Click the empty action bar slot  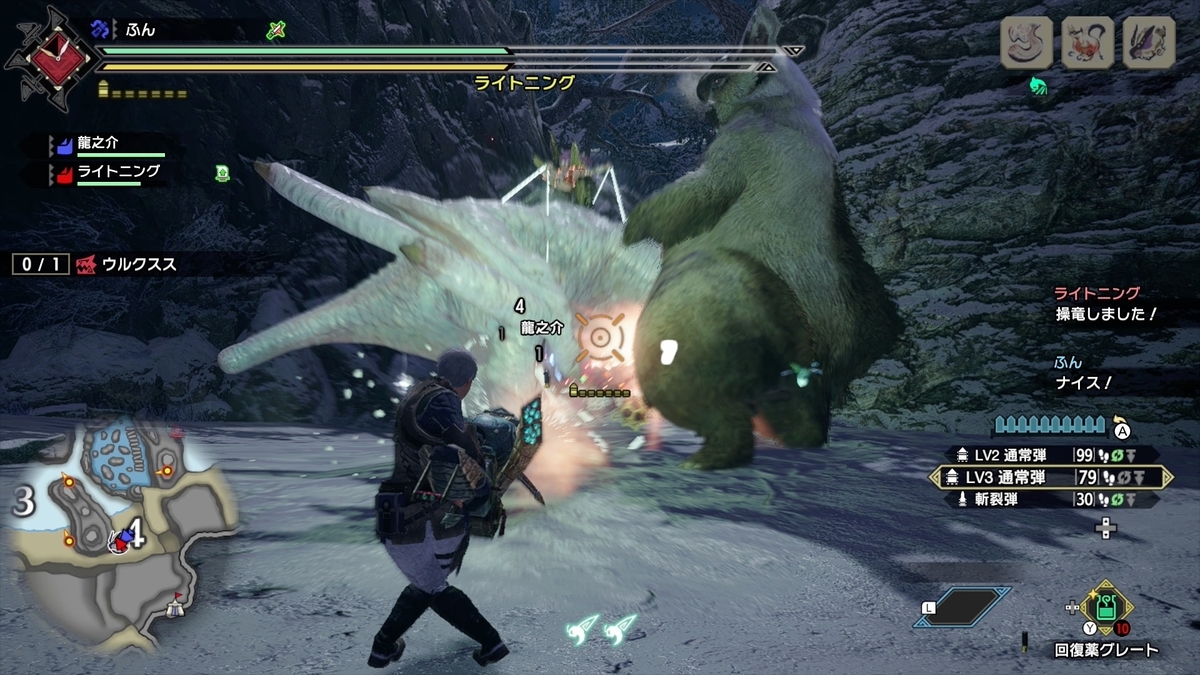tap(962, 607)
